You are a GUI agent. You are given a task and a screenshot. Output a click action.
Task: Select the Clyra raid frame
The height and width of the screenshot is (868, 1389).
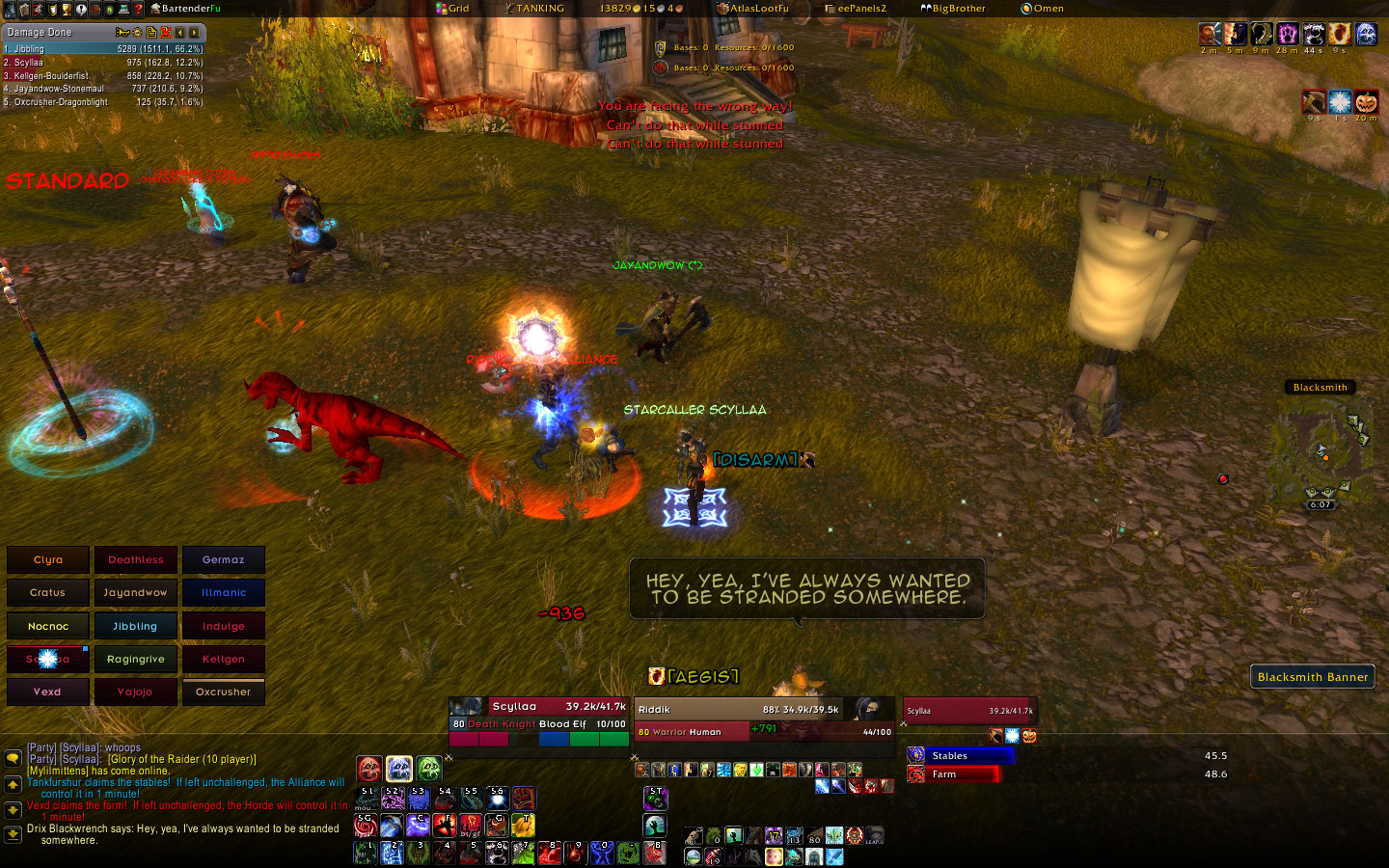48,560
